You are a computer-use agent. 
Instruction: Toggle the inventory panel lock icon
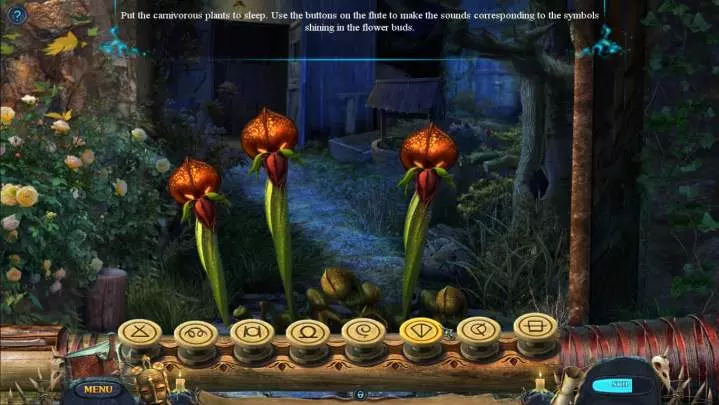click(359, 396)
